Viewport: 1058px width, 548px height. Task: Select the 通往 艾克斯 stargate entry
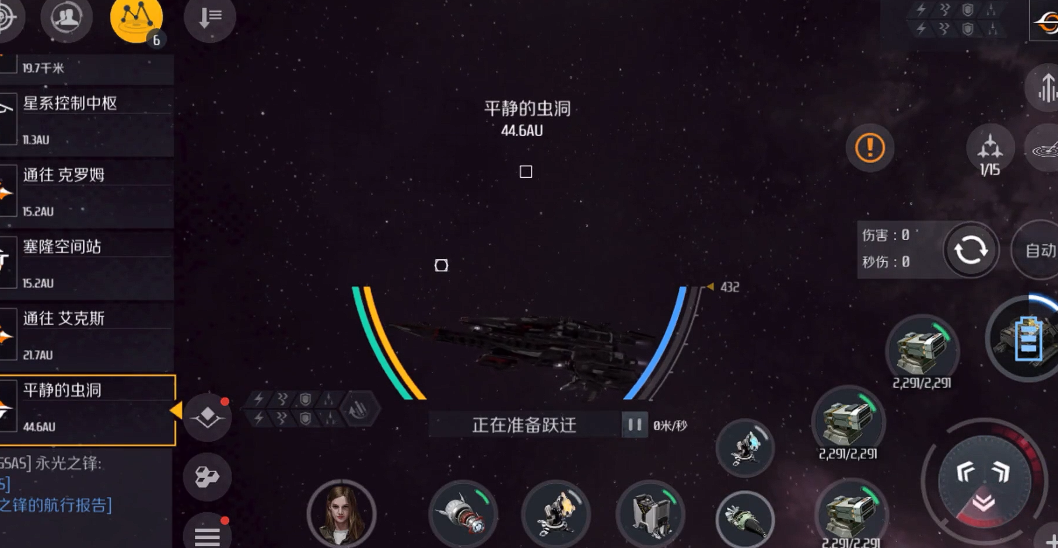click(88, 333)
